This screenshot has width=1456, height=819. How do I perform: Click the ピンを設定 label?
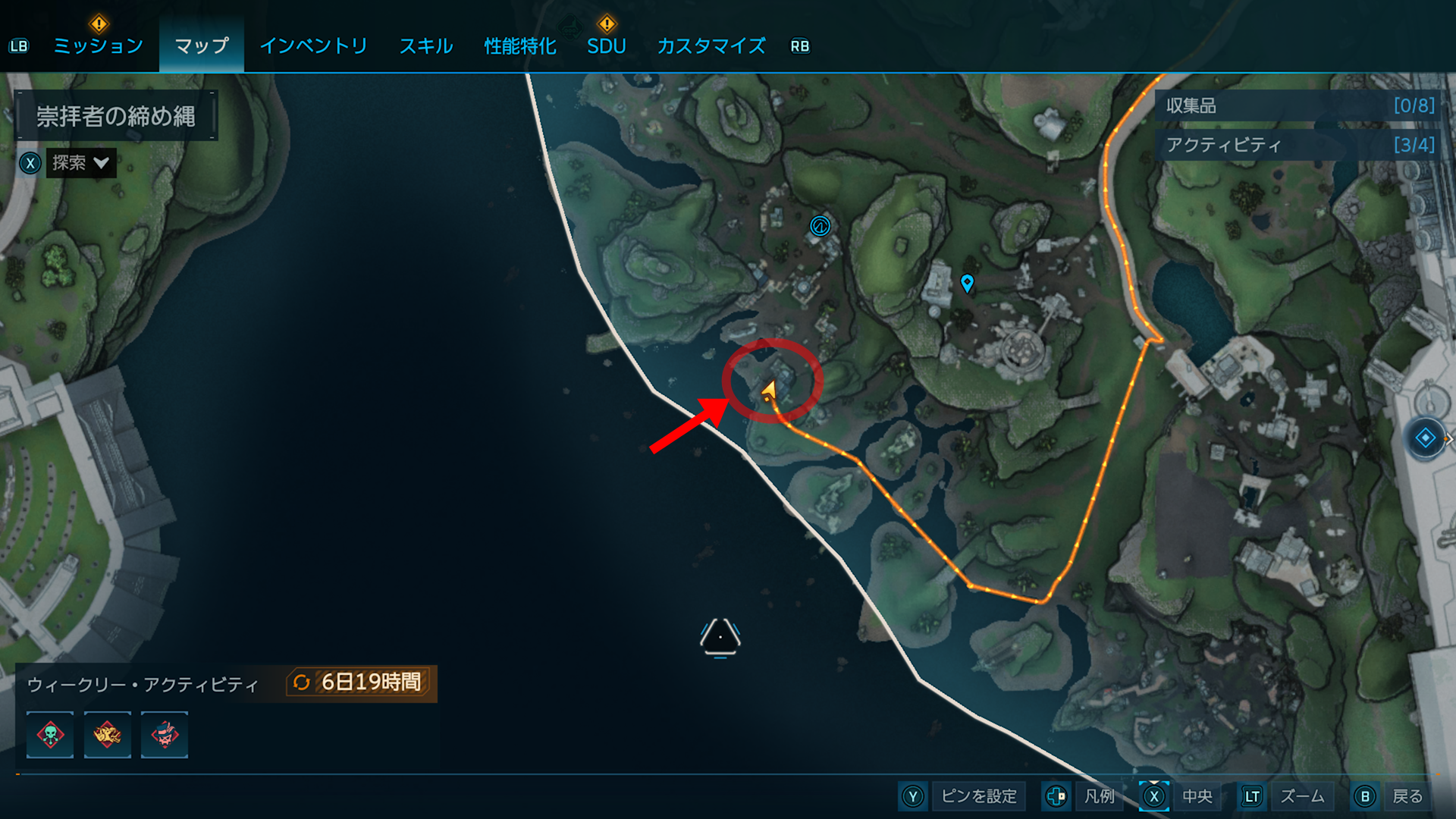click(978, 796)
